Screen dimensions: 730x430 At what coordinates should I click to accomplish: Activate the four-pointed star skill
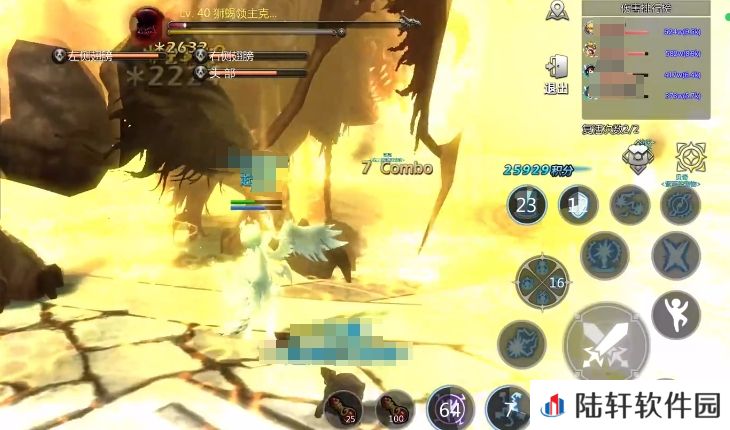(x=675, y=256)
